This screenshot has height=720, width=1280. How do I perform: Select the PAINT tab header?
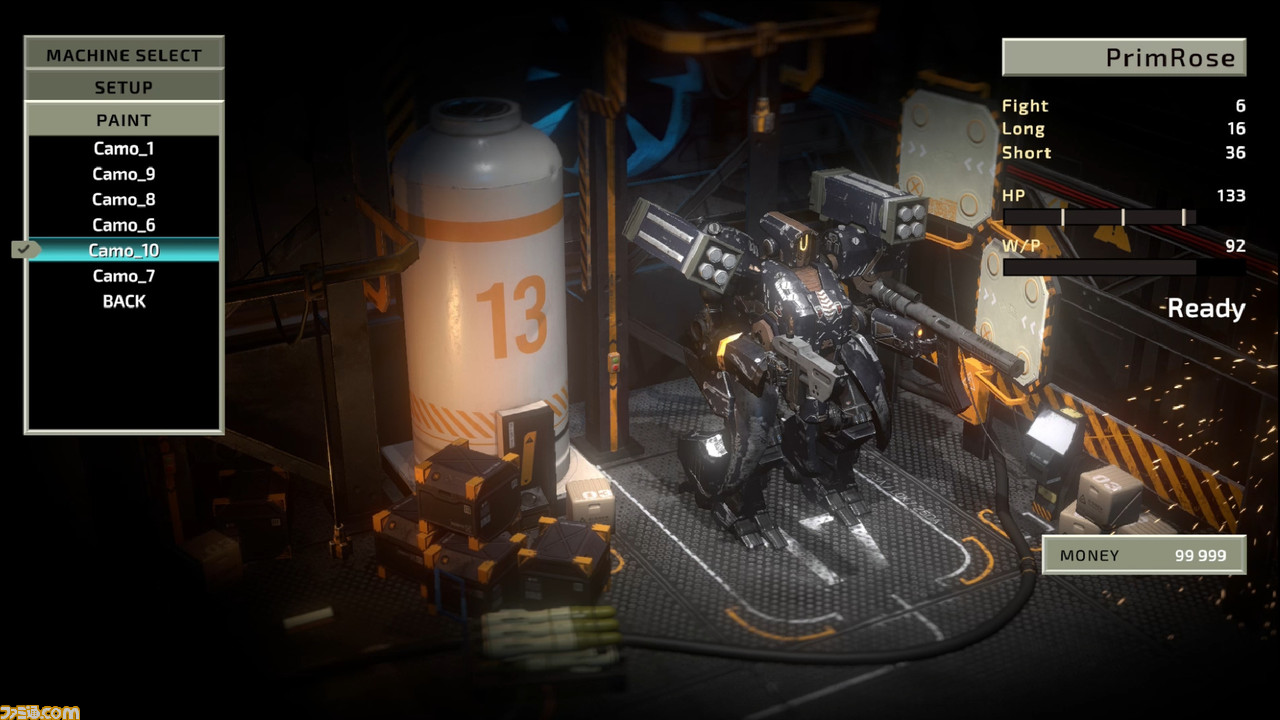pos(123,119)
